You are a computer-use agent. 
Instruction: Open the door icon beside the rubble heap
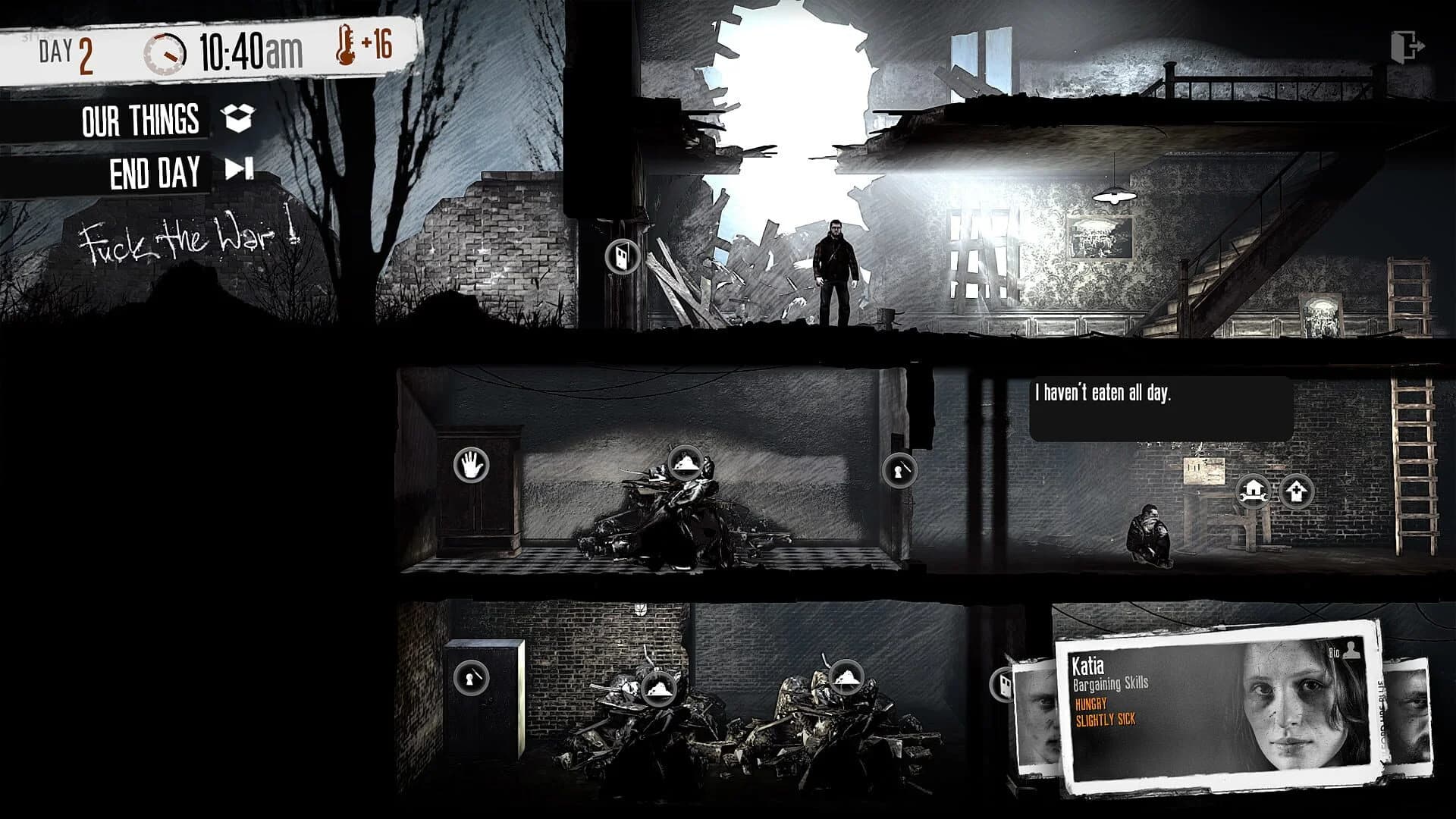[x=621, y=258]
